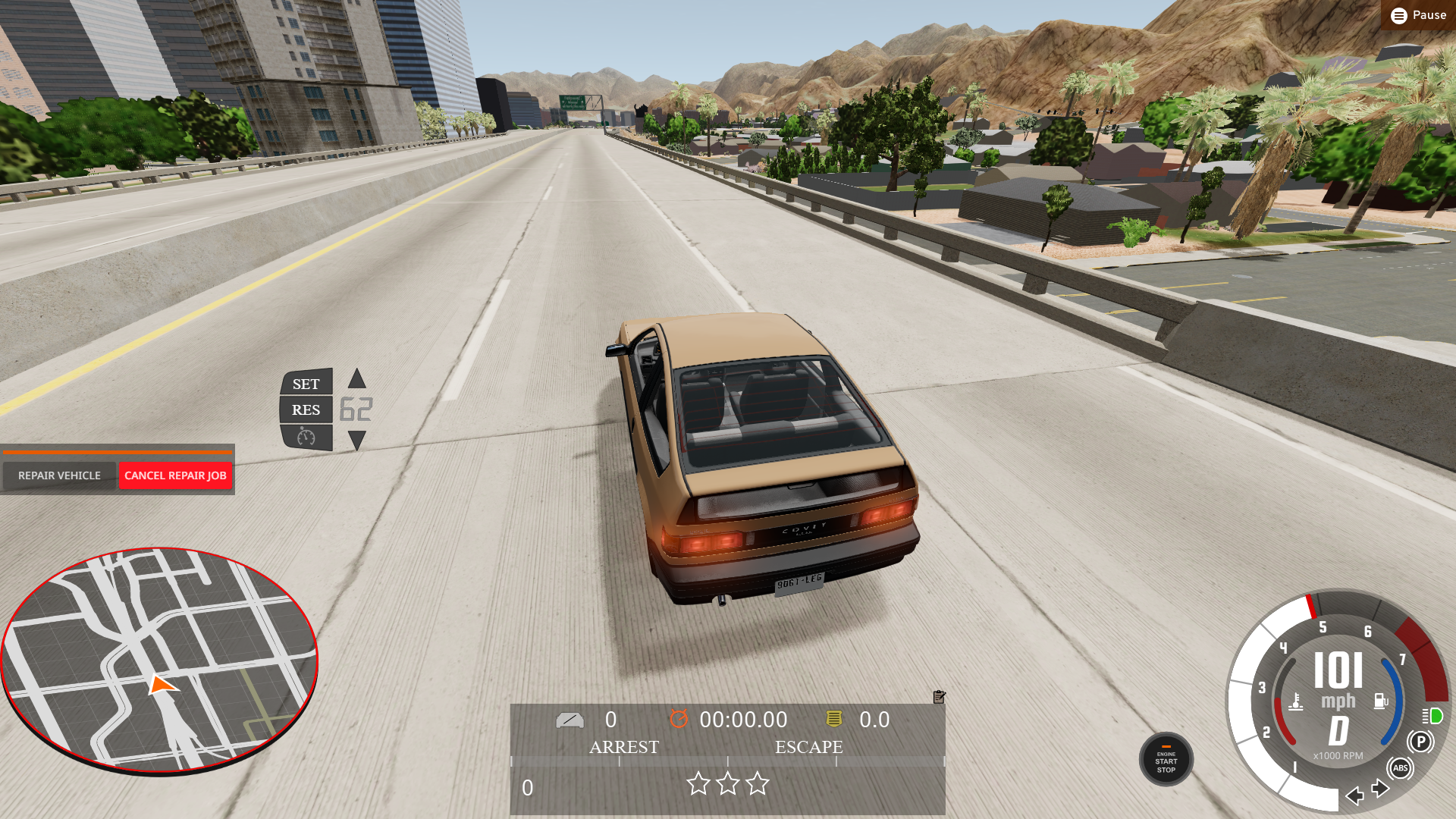Toggle the cruise control speedometer icon
The image size is (1456, 819).
[306, 437]
